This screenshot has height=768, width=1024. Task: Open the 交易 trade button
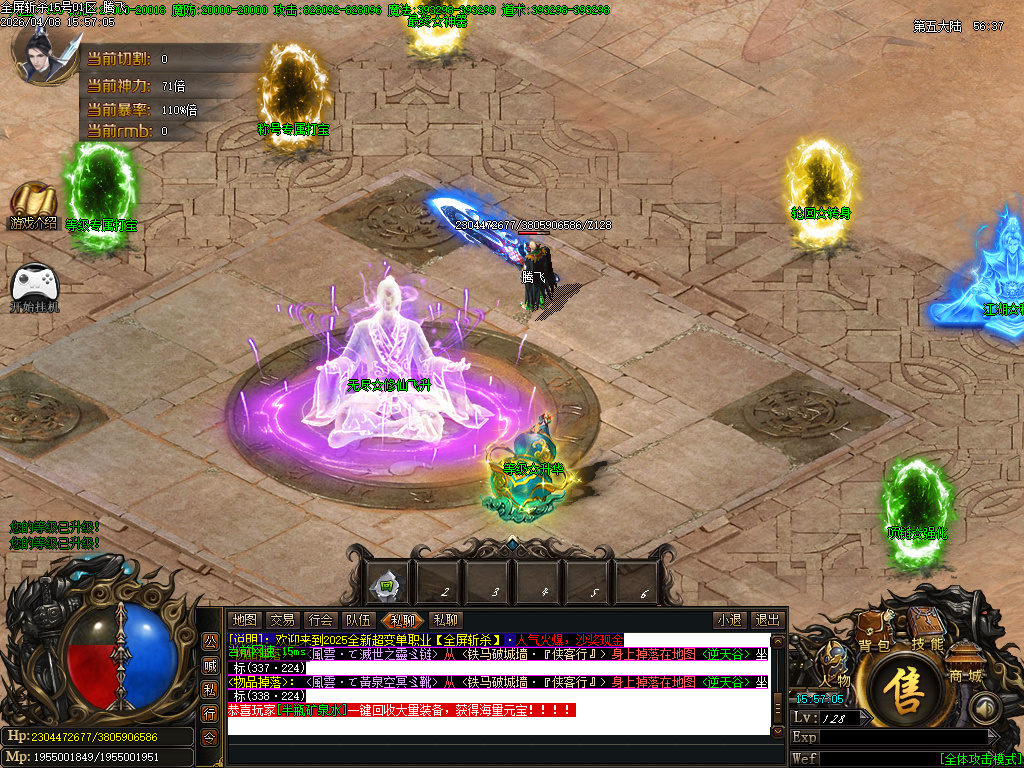[x=282, y=621]
